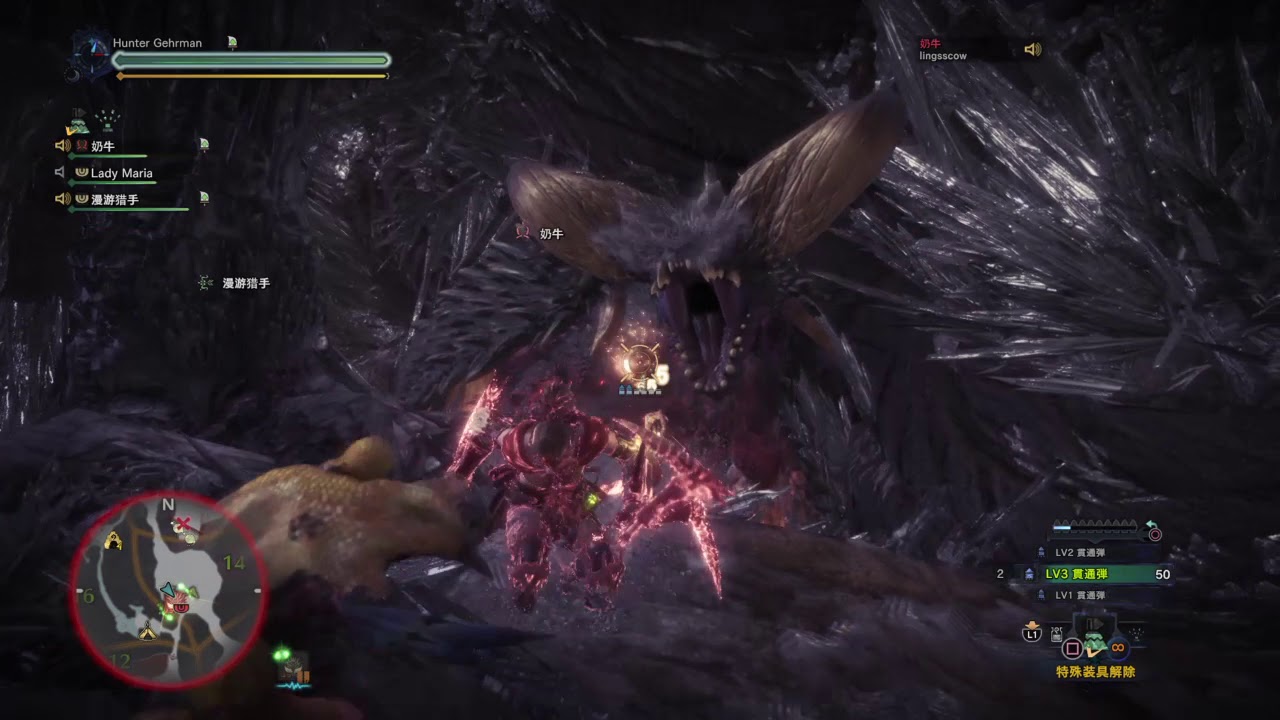Switch to LV2 貫通弹 ammo
This screenshot has height=720, width=1280.
pos(1080,552)
